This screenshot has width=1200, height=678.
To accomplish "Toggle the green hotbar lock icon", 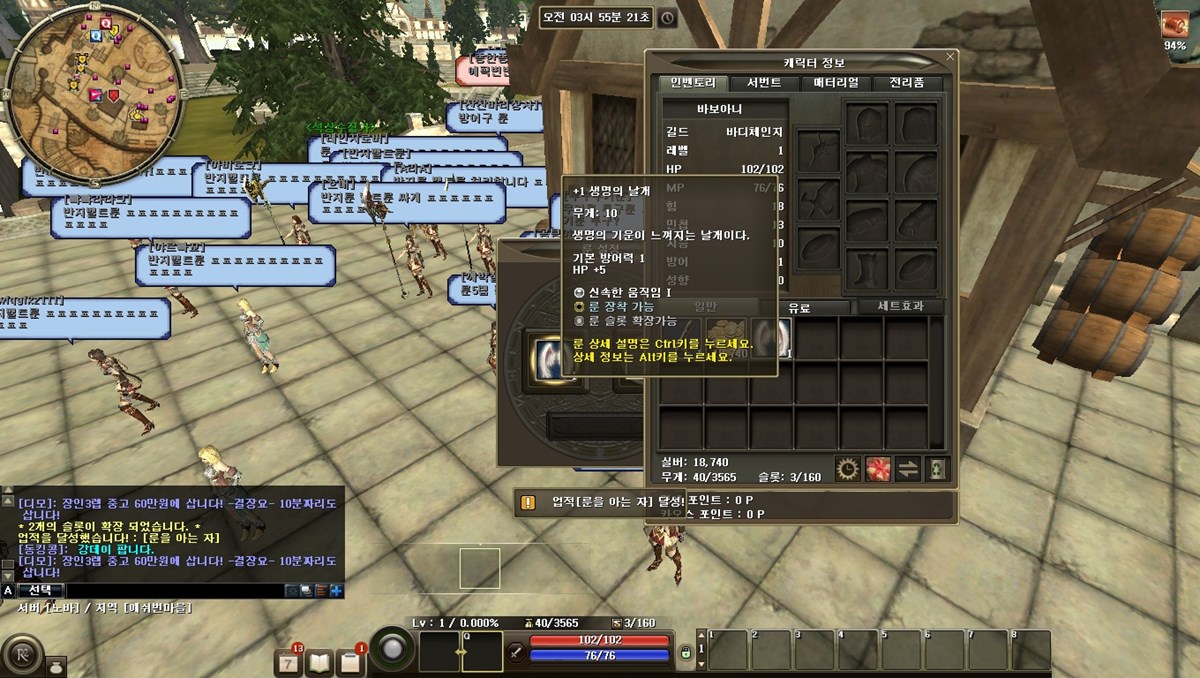I will coord(686,652).
